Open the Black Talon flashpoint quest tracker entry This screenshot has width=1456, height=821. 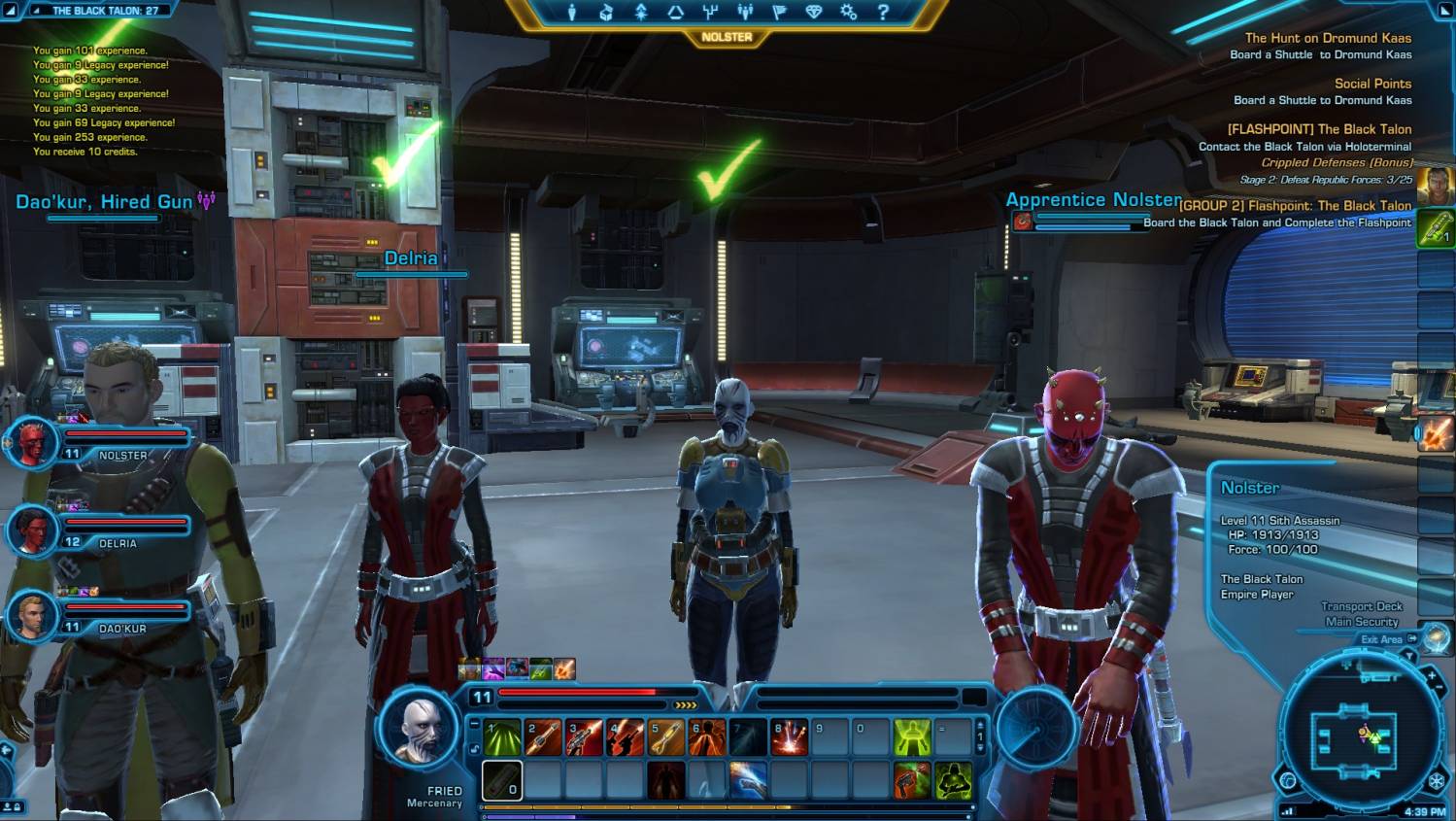pos(1318,129)
